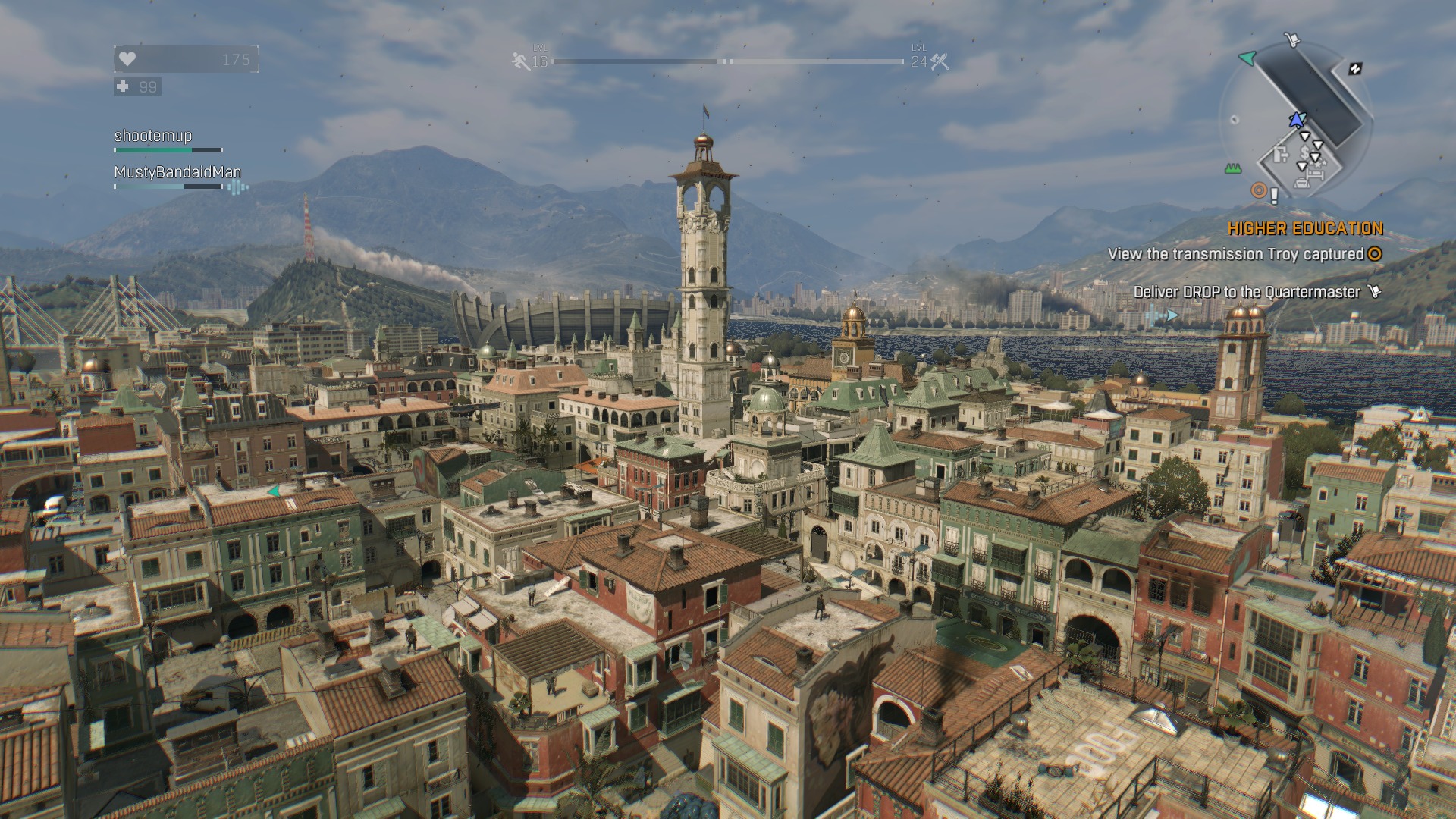Select the white exclamation mark marker
1456x819 pixels.
click(x=1274, y=196)
